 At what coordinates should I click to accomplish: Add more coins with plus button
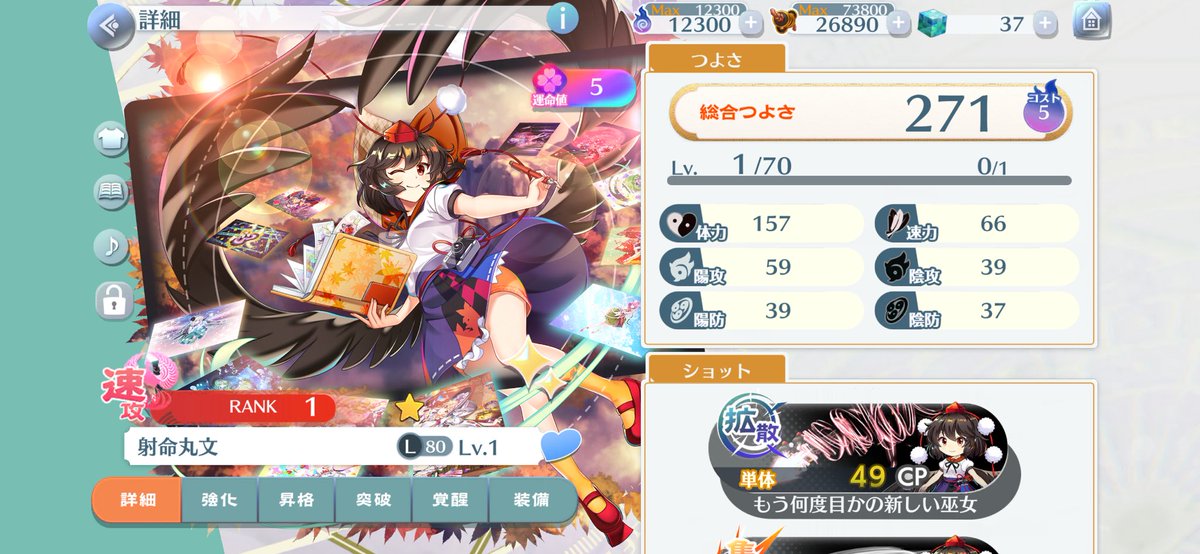(900, 23)
